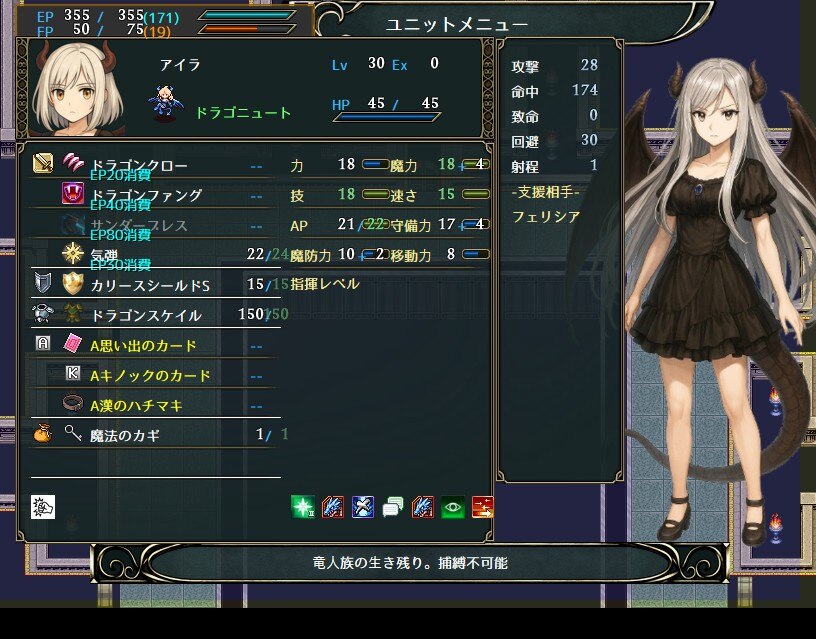
Task: Choose the ドラゴンスケイル armor entry
Action: (145, 316)
